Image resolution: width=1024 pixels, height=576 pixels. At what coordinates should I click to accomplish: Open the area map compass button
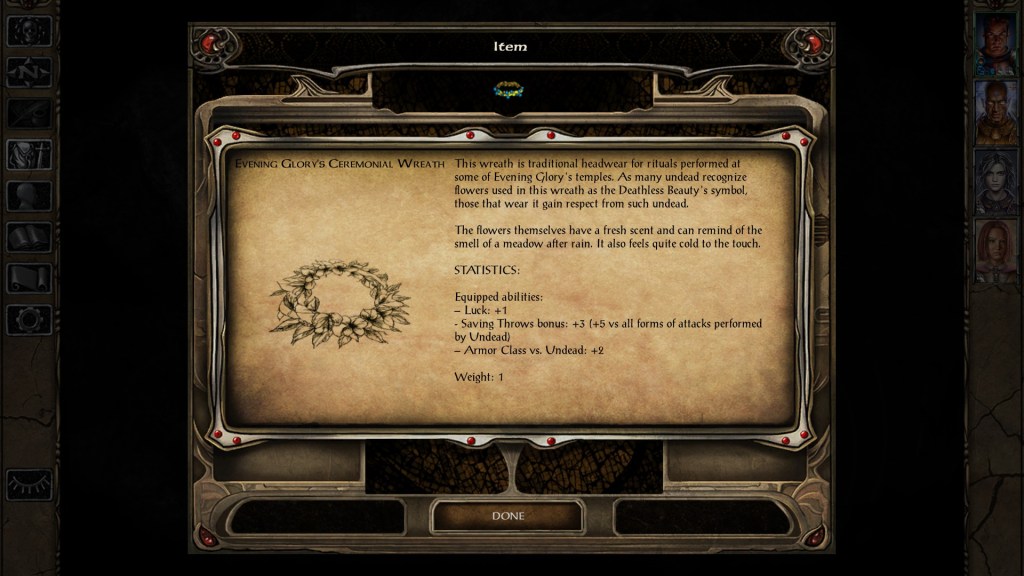pos(29,72)
